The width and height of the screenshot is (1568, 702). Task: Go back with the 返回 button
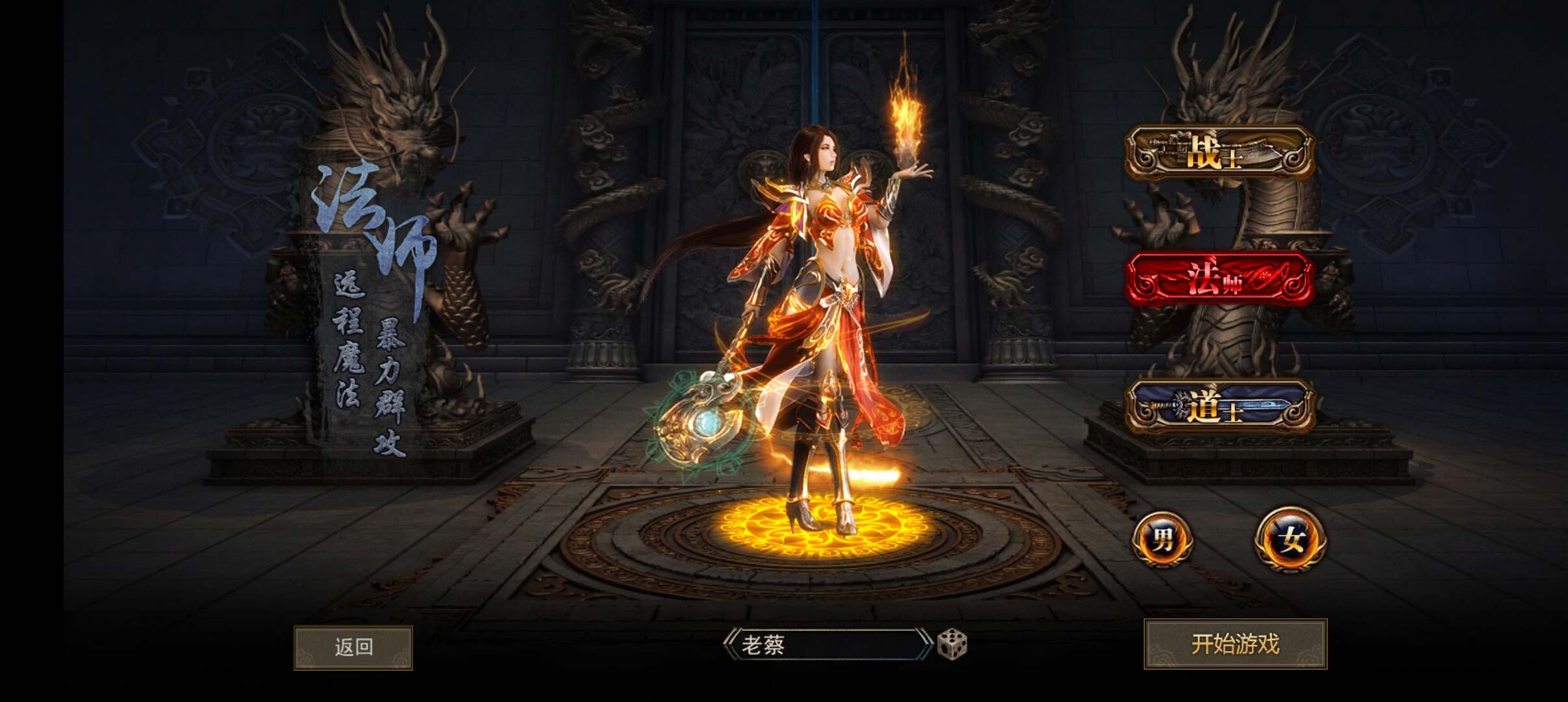[x=353, y=647]
